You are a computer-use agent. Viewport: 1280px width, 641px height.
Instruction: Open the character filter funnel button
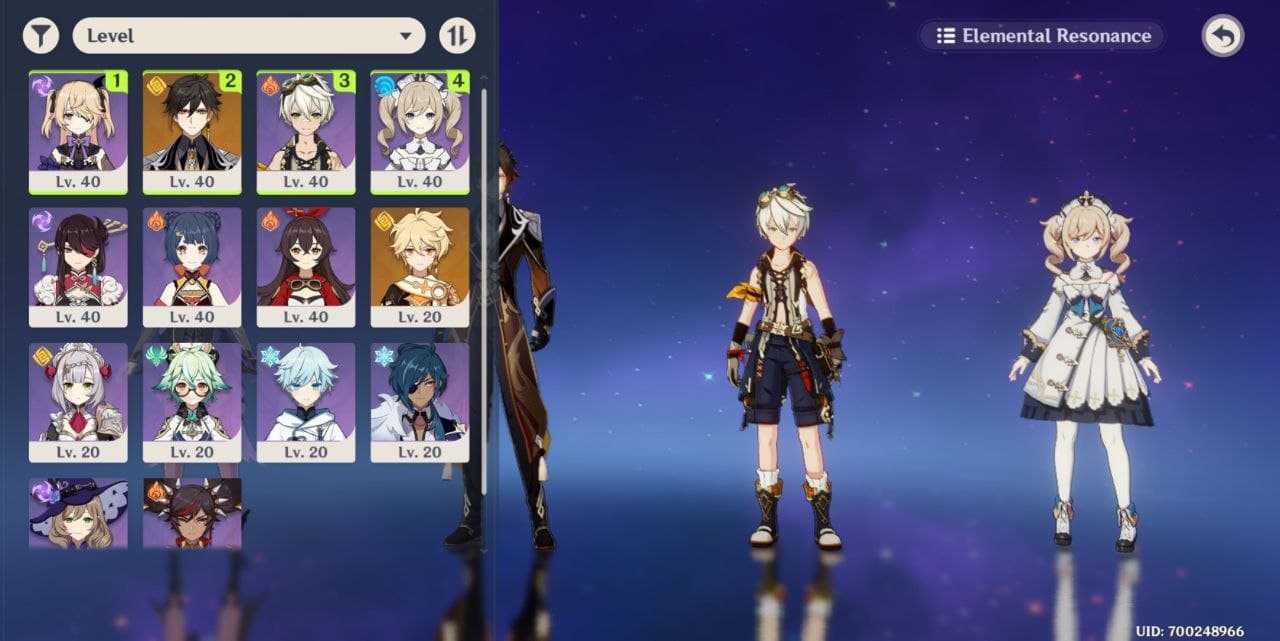[x=40, y=36]
